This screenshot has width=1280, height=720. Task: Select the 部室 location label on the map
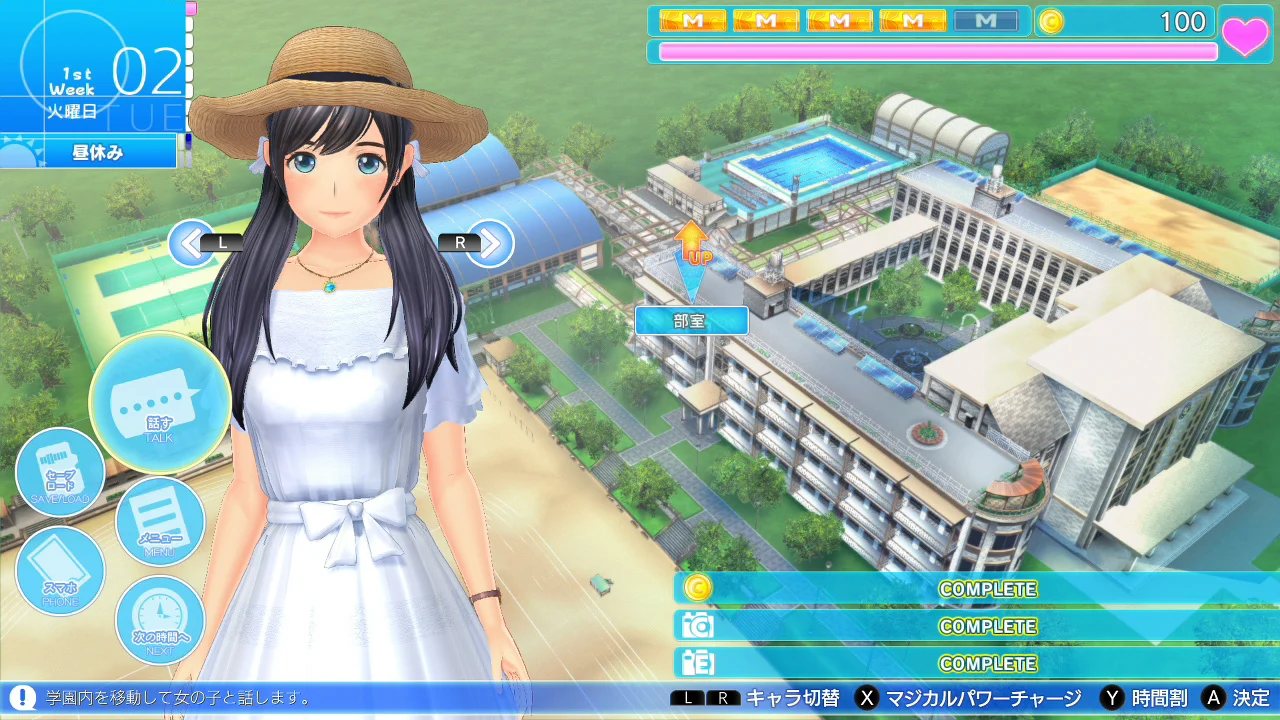[x=691, y=321]
